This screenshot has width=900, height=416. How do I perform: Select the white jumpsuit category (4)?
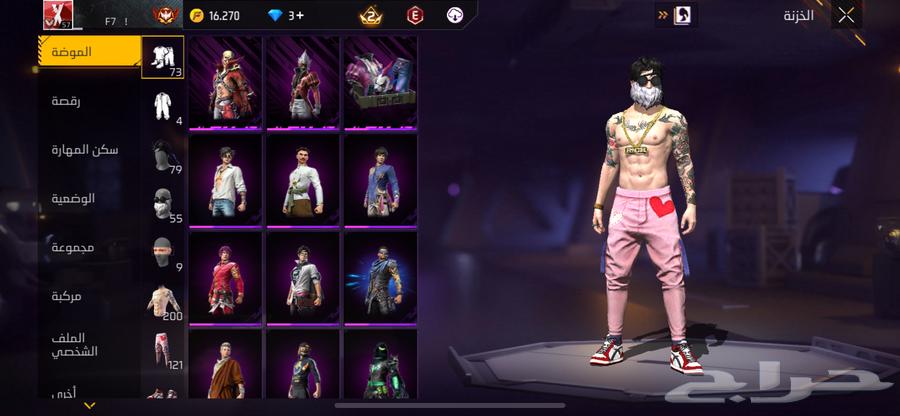point(163,106)
